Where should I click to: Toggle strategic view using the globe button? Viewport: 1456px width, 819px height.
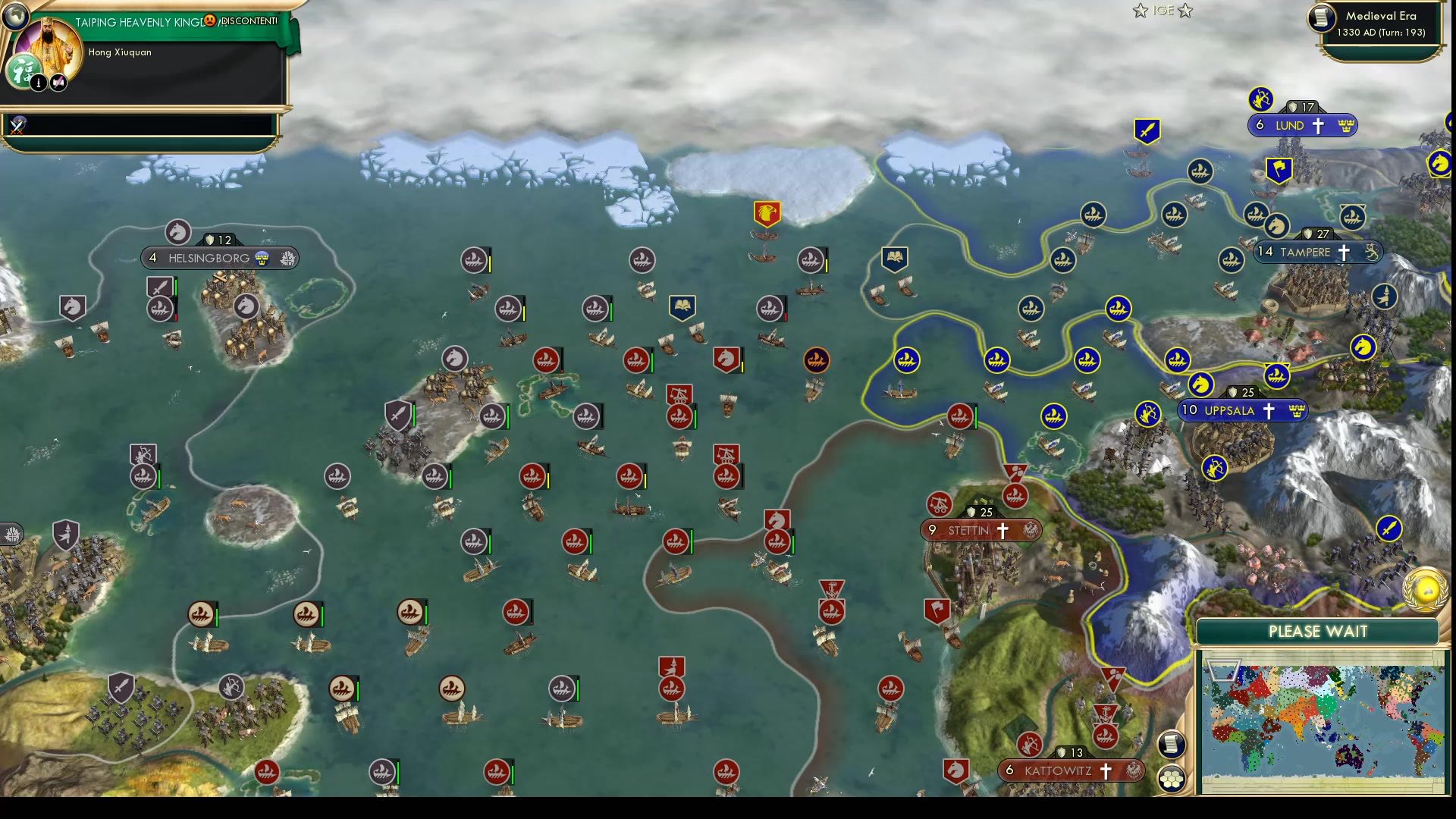pyautogui.click(x=16, y=17)
